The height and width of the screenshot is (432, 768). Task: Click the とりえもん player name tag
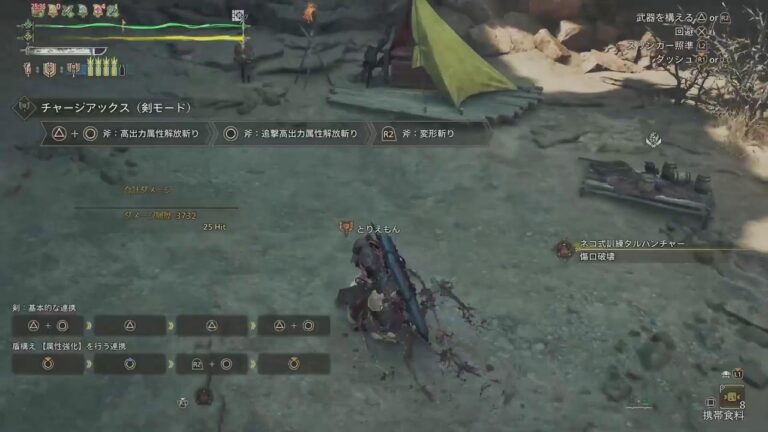378,229
